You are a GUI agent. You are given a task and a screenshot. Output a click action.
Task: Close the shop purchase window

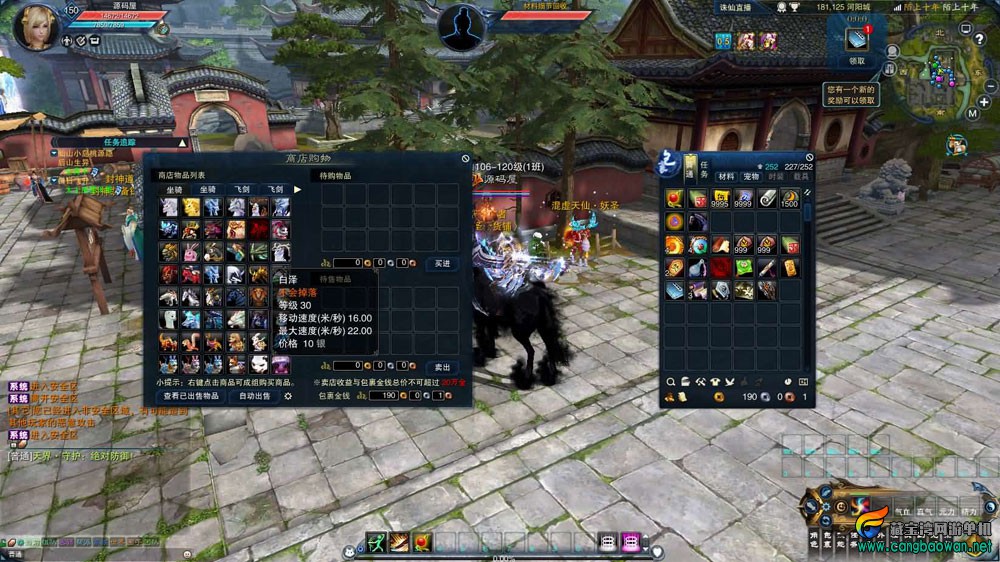[465, 158]
